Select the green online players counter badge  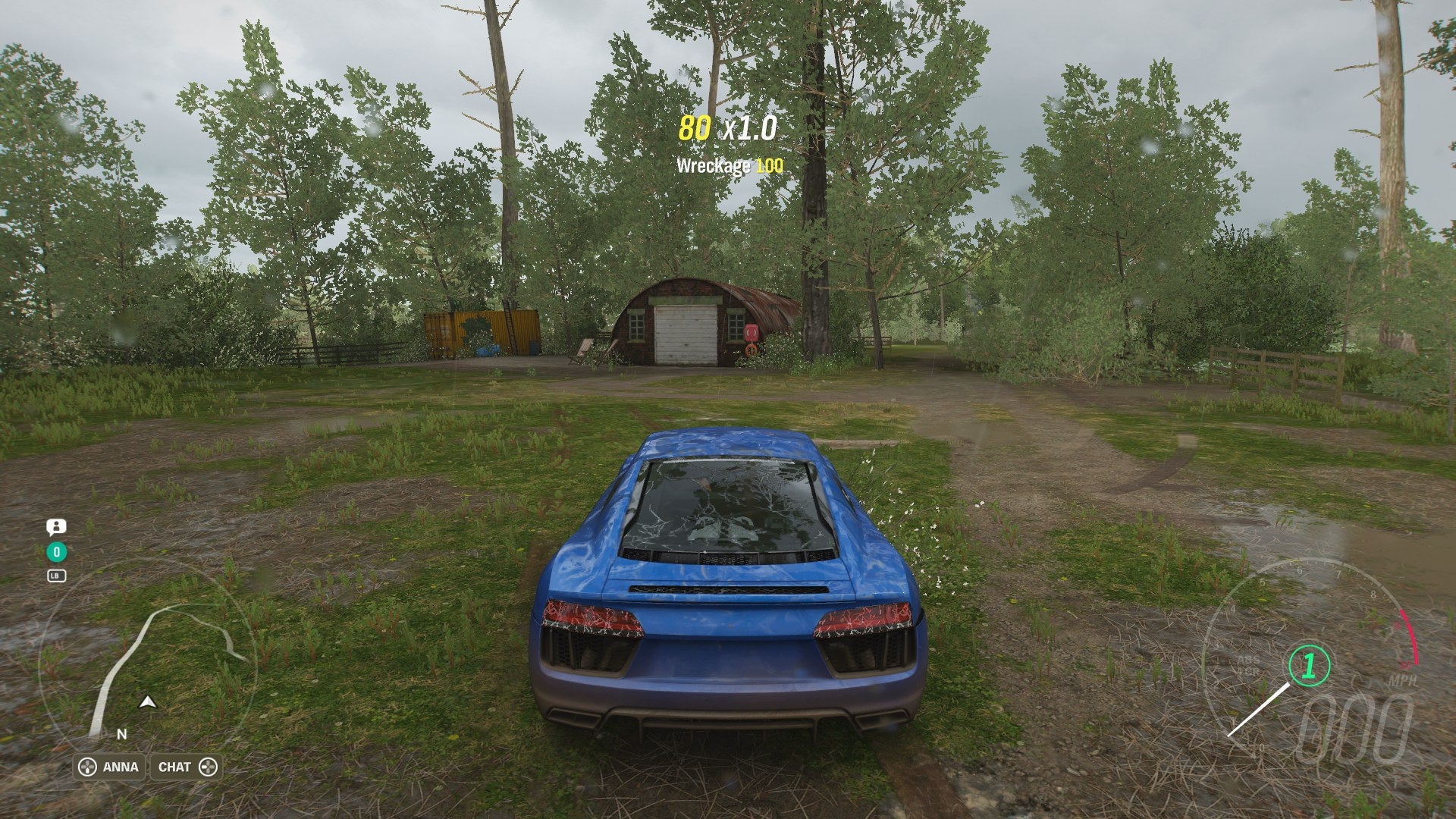56,552
